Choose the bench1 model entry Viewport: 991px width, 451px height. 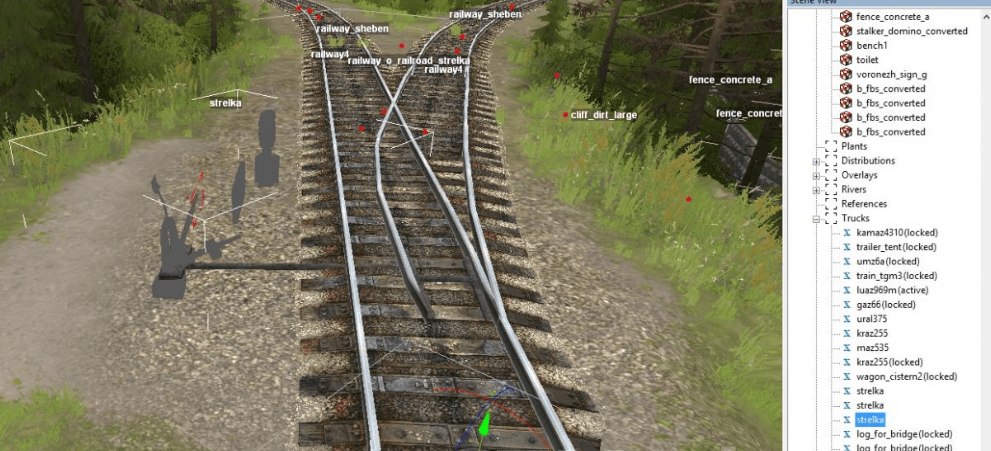pyautogui.click(x=872, y=46)
